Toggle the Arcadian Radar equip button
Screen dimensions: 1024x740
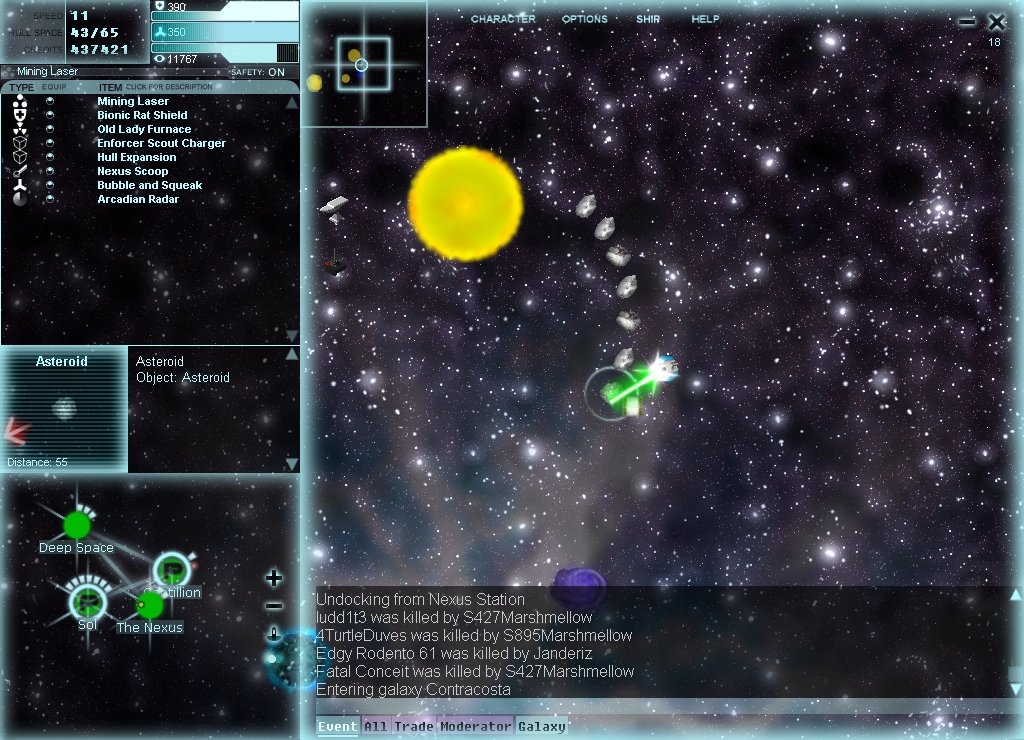click(50, 199)
